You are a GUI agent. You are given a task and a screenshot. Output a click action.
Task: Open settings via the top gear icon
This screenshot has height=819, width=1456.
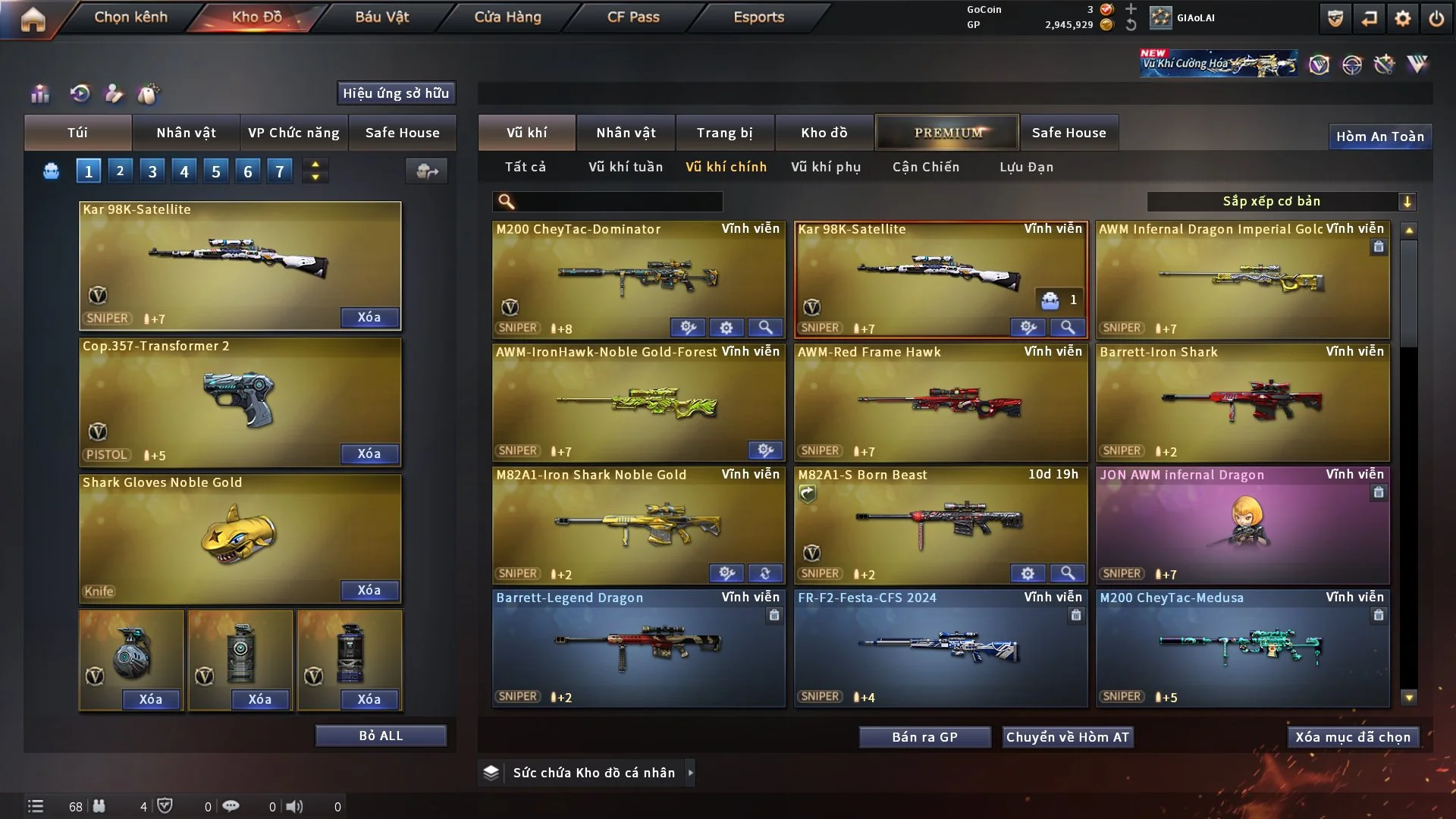[1402, 18]
